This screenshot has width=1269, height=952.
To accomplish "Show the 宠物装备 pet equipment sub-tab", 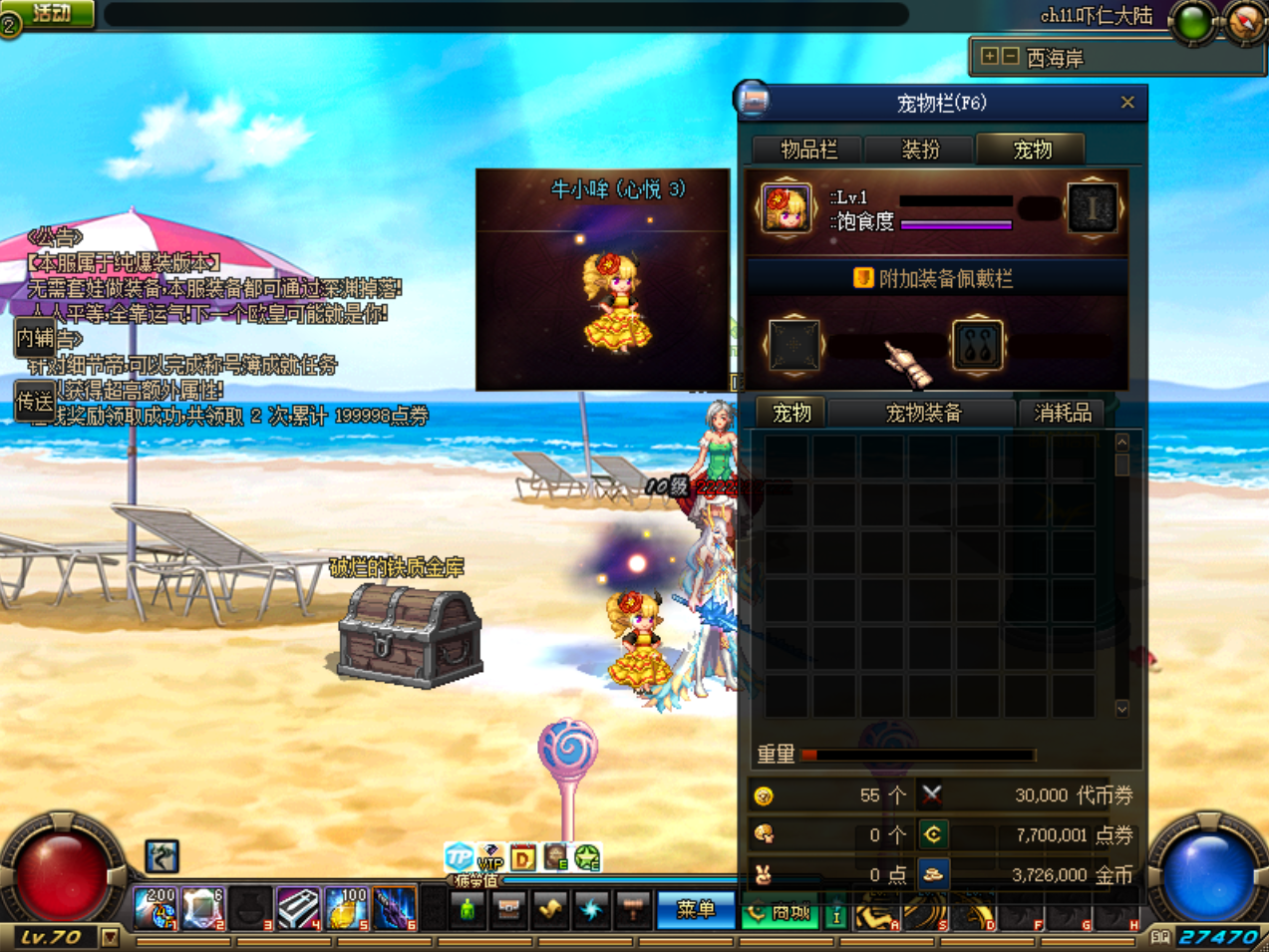I will tap(923, 413).
